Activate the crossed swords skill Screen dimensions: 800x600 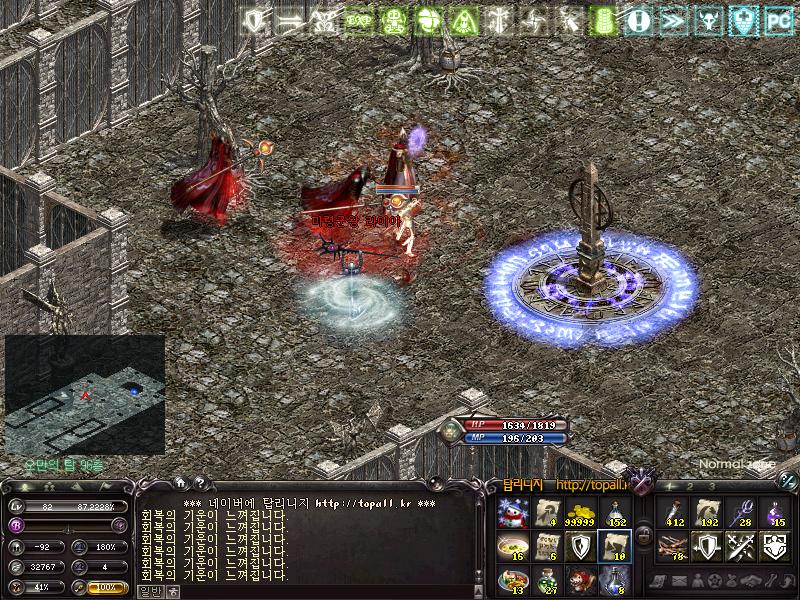tap(740, 547)
